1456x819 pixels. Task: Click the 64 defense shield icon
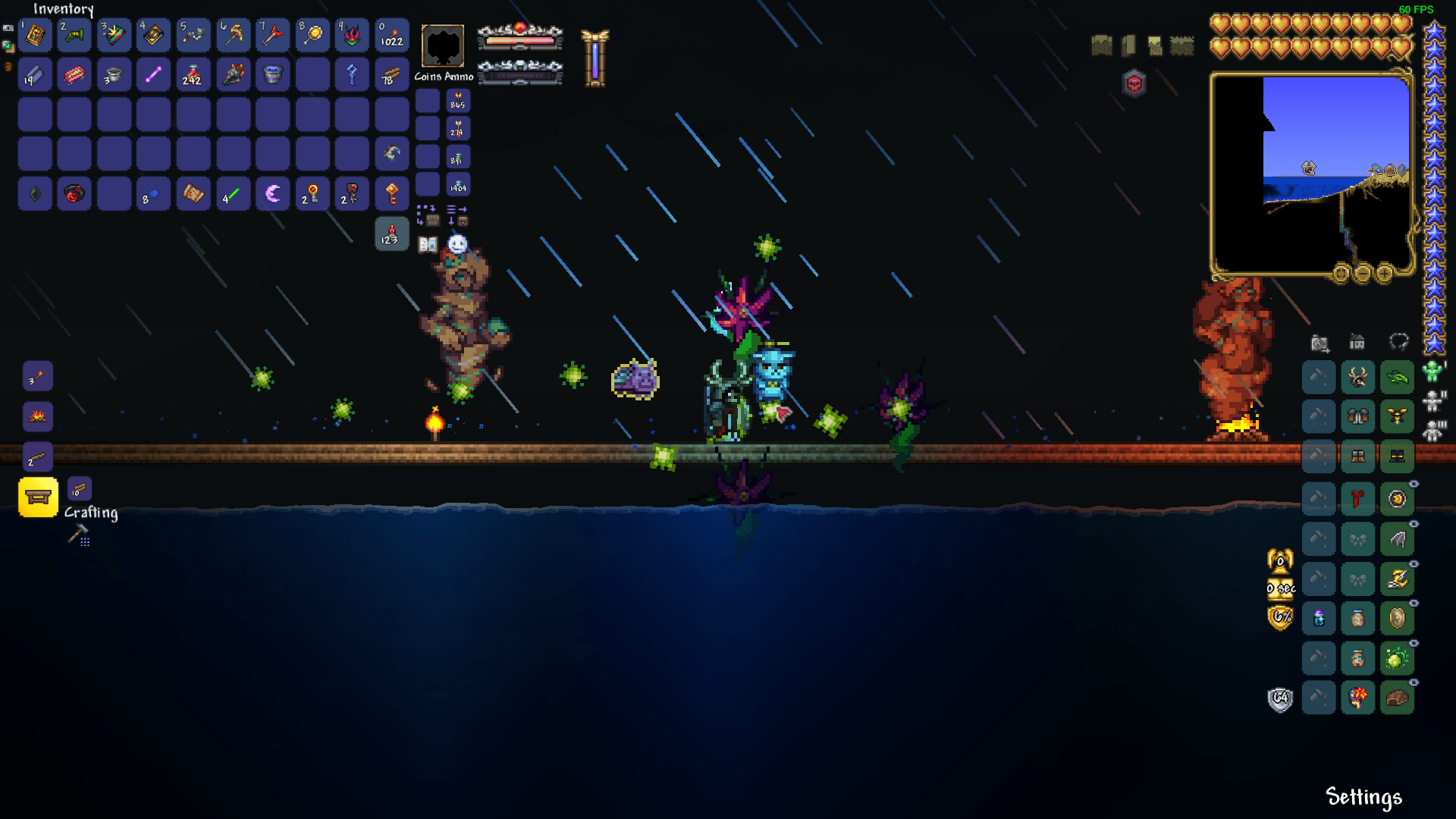tap(1280, 698)
